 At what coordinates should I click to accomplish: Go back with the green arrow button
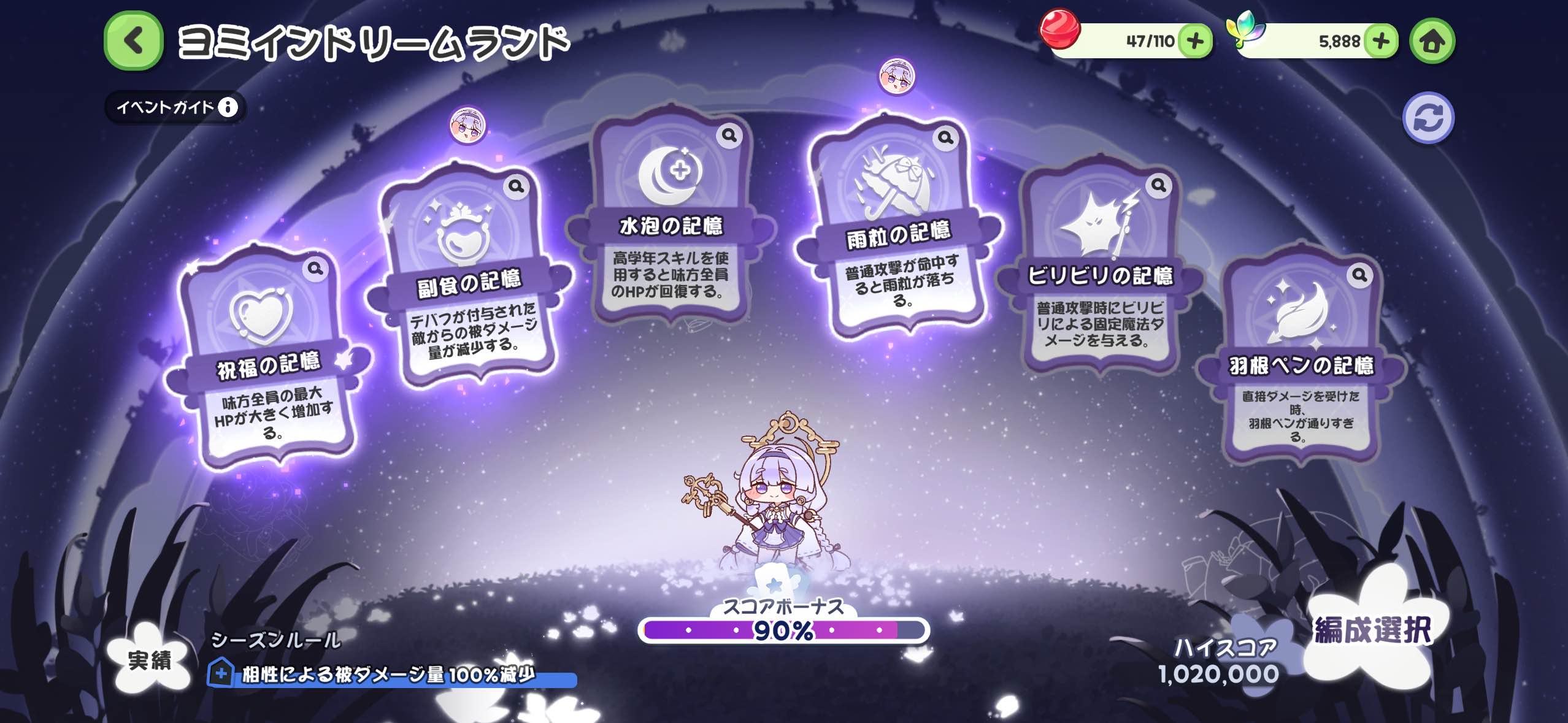133,41
